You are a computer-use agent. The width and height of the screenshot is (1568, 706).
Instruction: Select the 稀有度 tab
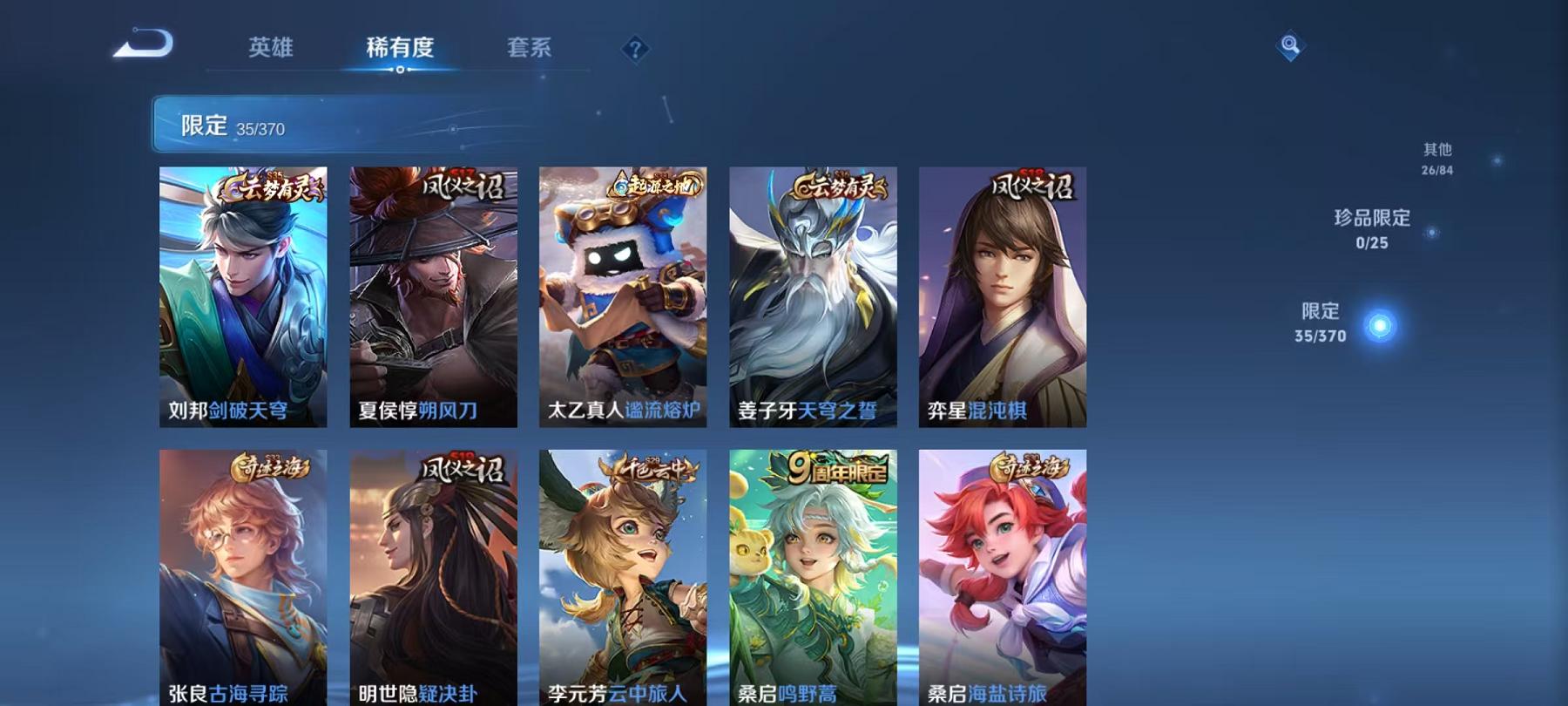click(401, 50)
